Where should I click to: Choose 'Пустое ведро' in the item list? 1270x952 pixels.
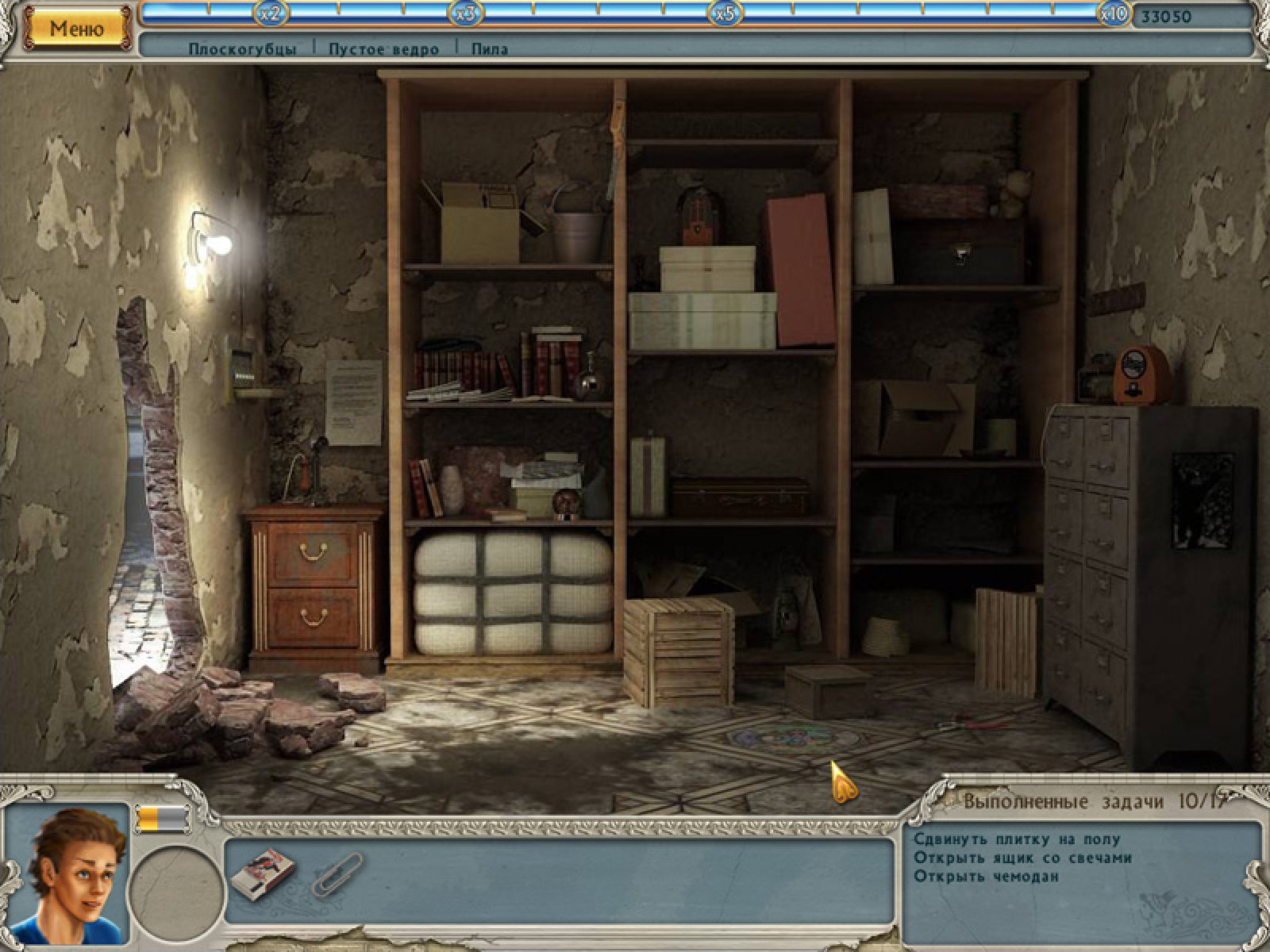coord(384,49)
